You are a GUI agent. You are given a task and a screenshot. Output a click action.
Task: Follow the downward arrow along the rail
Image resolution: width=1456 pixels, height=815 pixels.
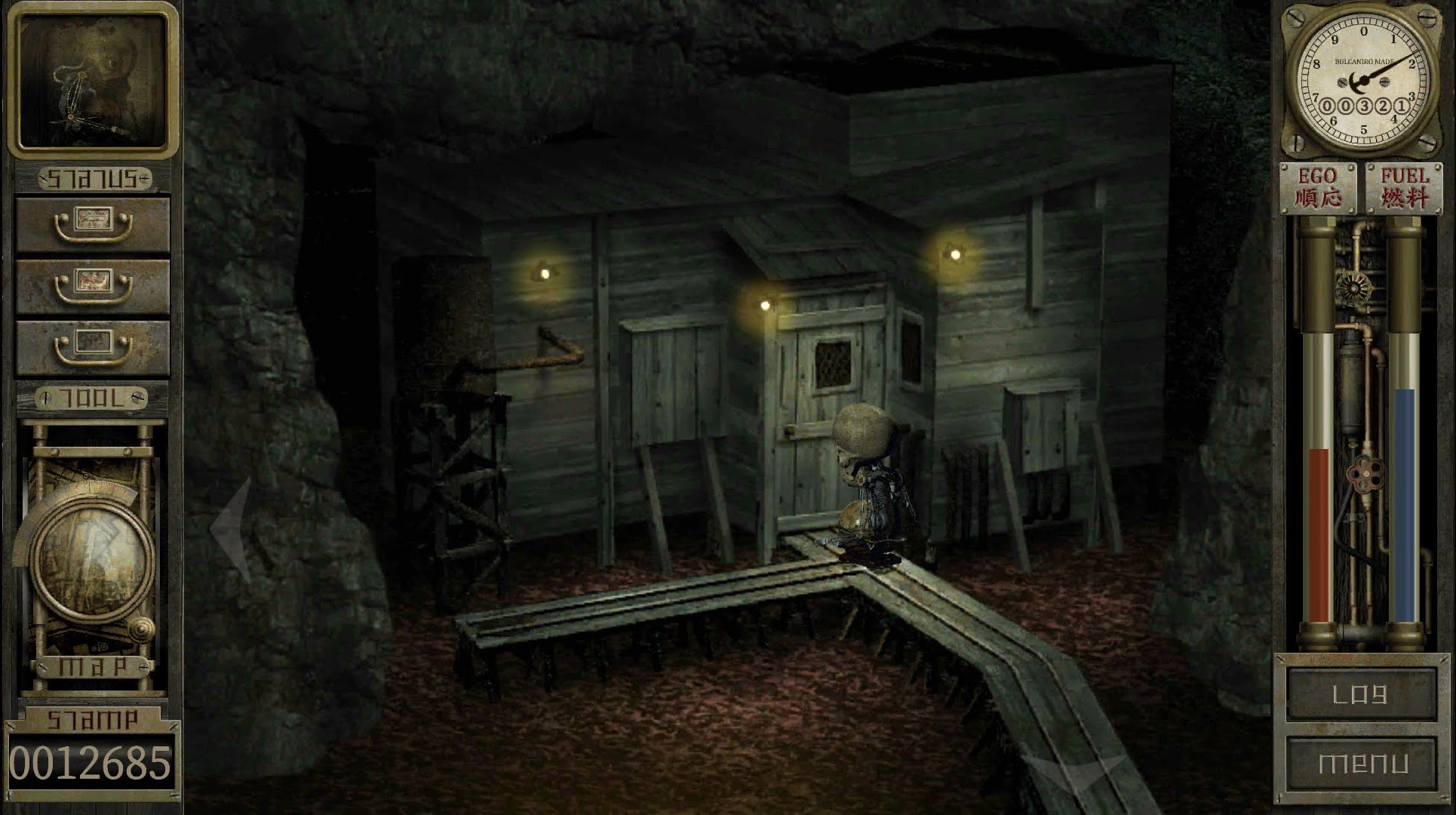pos(1071,773)
